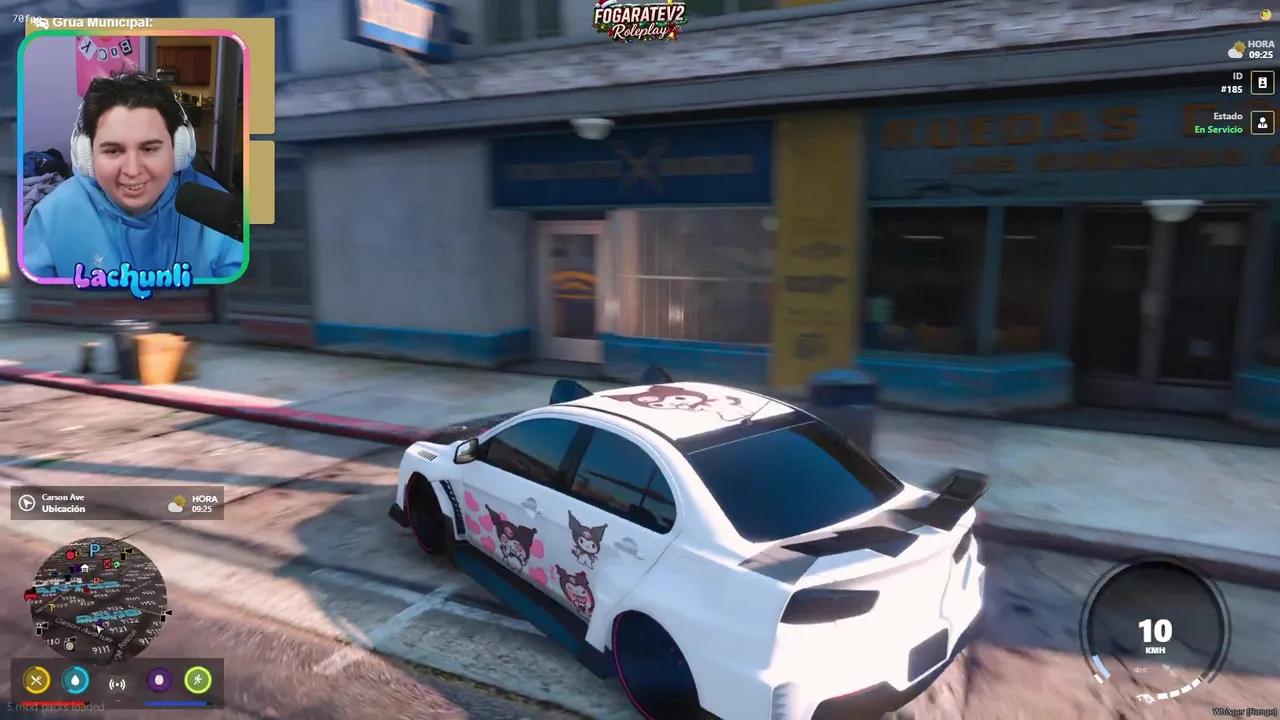Screen dimensions: 1280x720
Task: Click the cyan thirst droplet icon
Action: (x=76, y=680)
